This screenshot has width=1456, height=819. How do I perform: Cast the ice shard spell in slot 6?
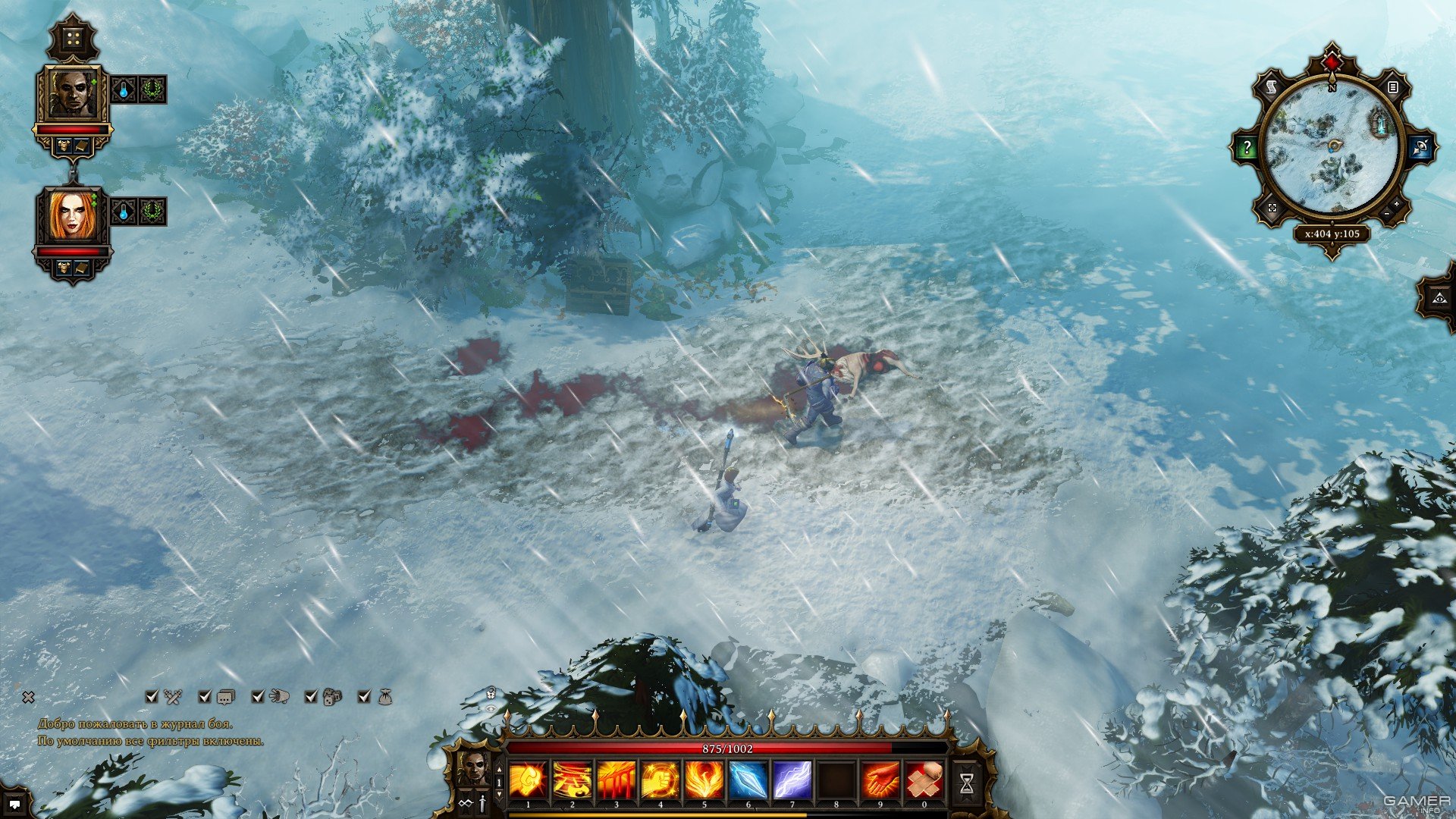[x=748, y=780]
